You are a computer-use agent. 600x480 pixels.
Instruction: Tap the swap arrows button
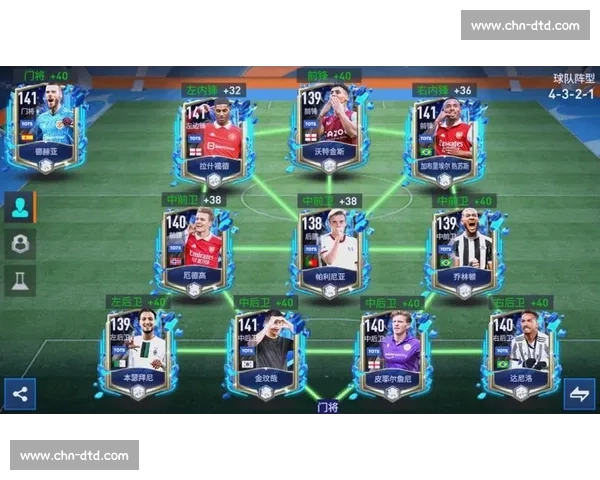(579, 394)
